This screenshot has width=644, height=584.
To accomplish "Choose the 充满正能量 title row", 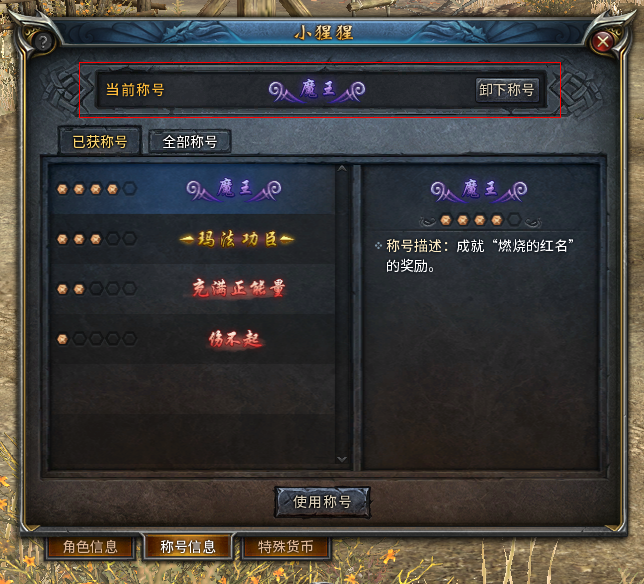I will [x=192, y=289].
